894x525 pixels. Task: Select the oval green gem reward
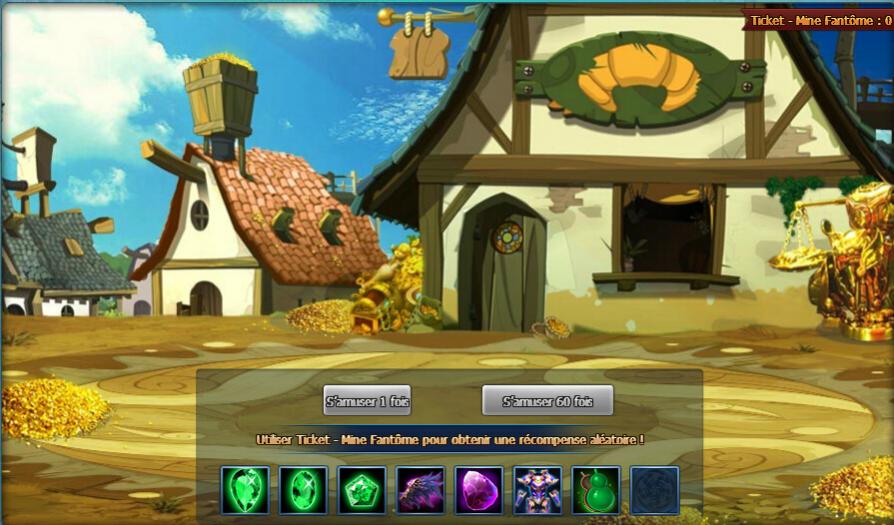(x=303, y=490)
